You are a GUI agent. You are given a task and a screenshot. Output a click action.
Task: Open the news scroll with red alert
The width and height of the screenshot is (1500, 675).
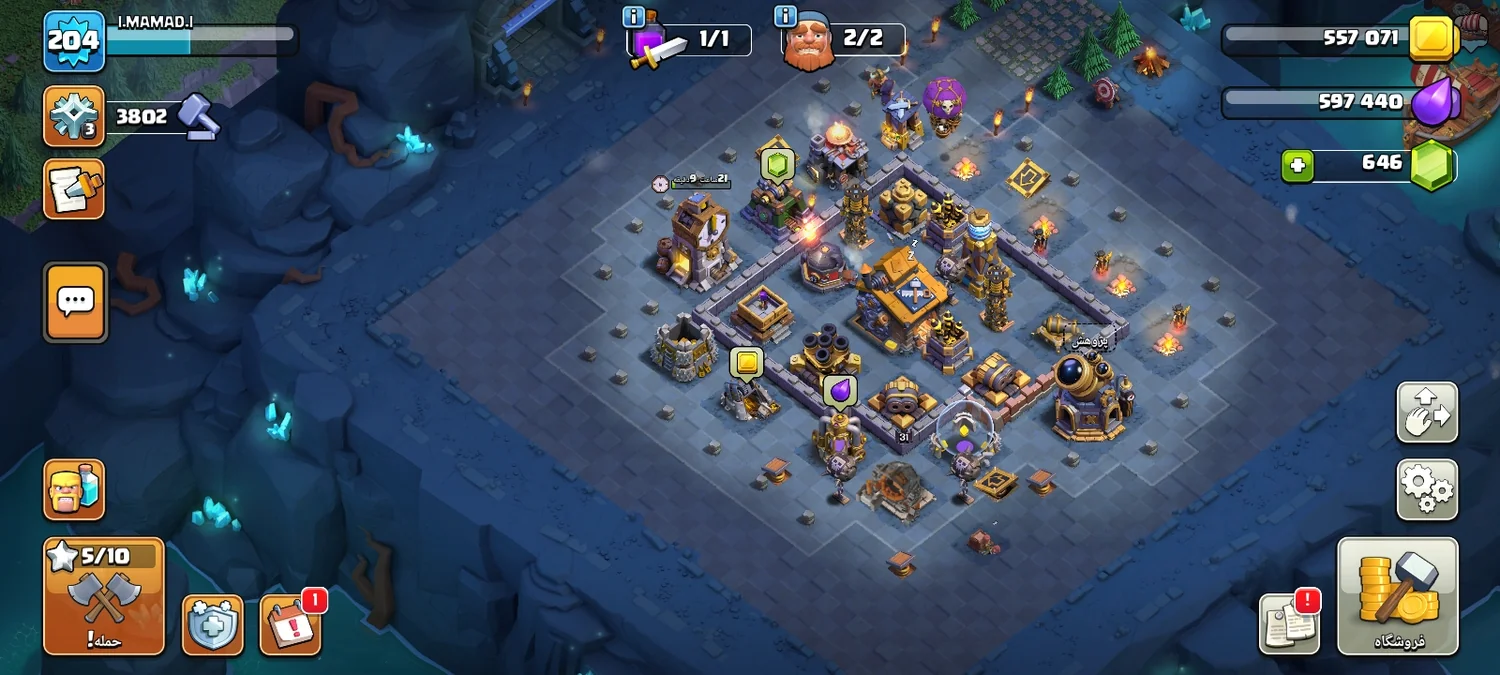point(1289,624)
